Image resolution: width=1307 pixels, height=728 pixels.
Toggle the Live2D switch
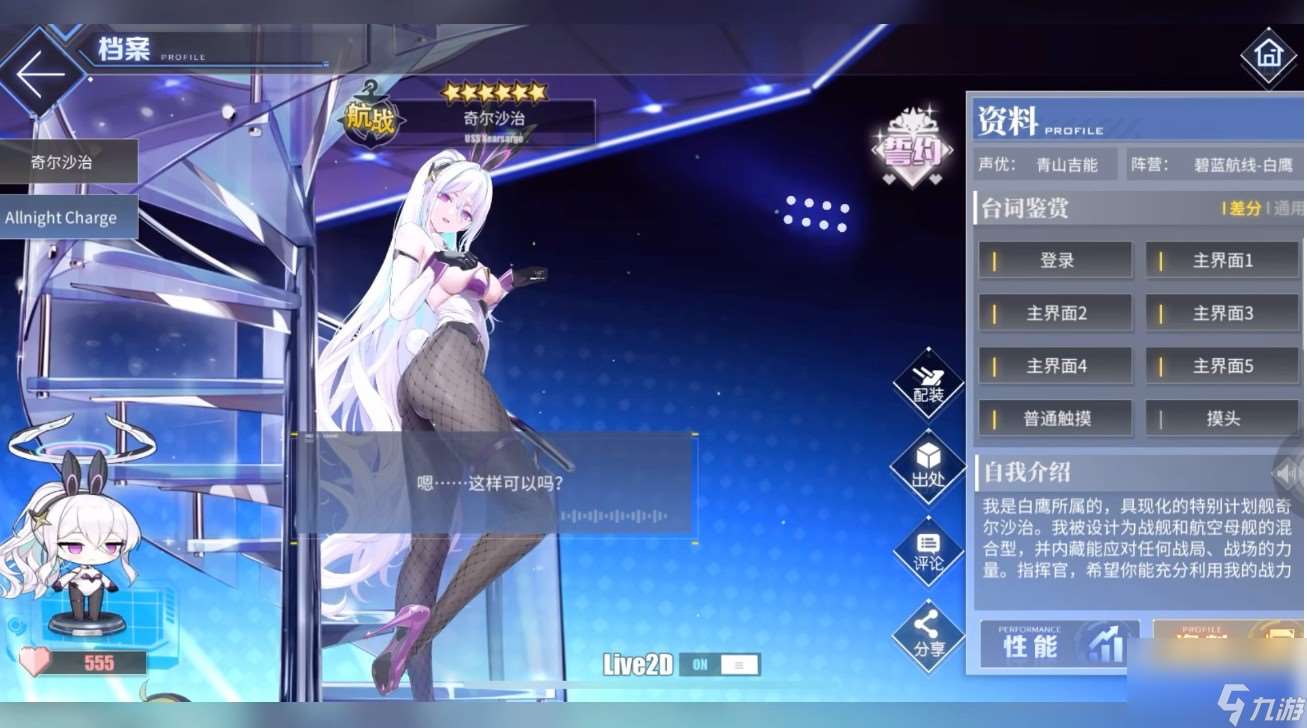[719, 665]
